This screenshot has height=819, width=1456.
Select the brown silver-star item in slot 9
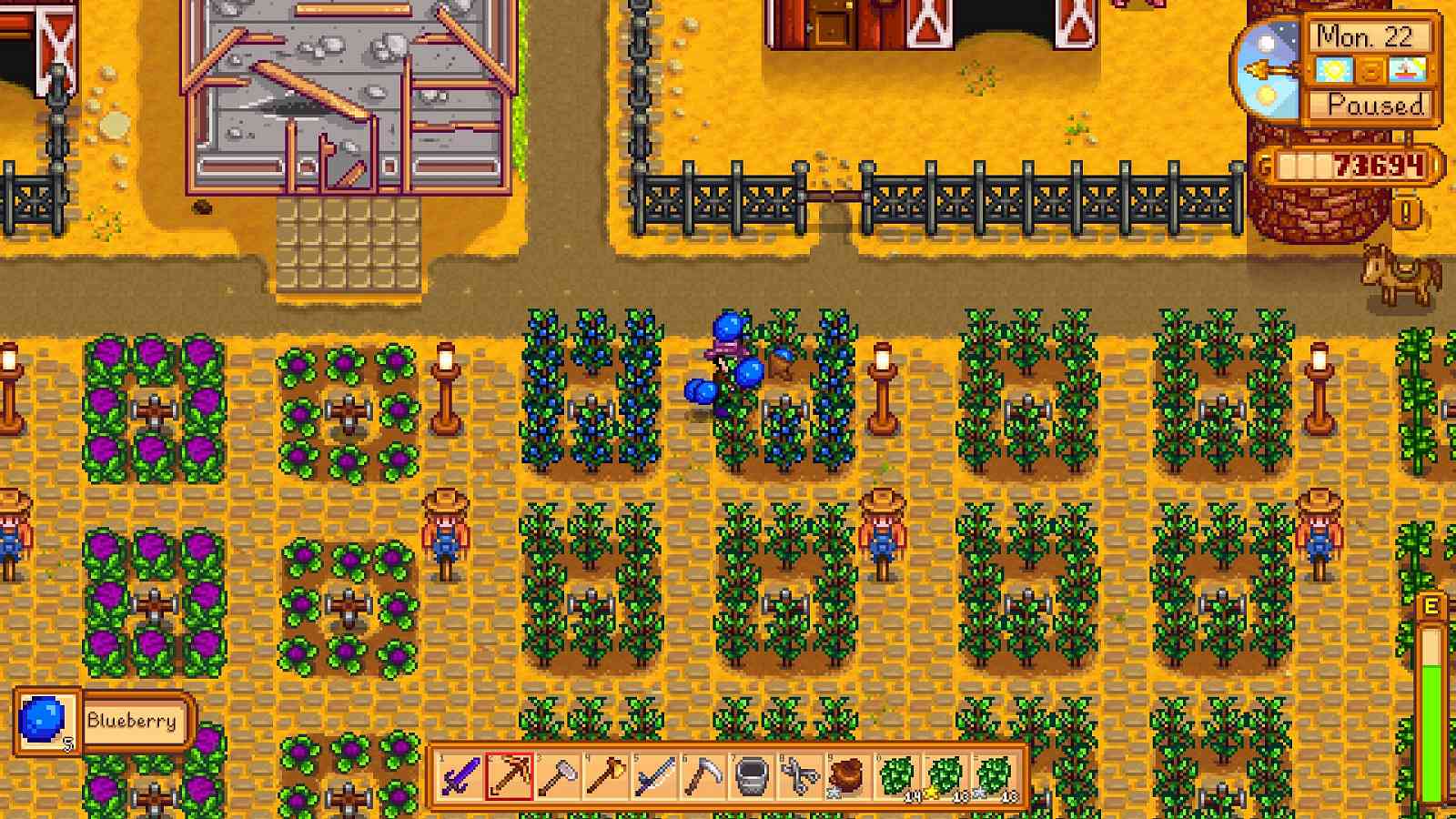[849, 777]
